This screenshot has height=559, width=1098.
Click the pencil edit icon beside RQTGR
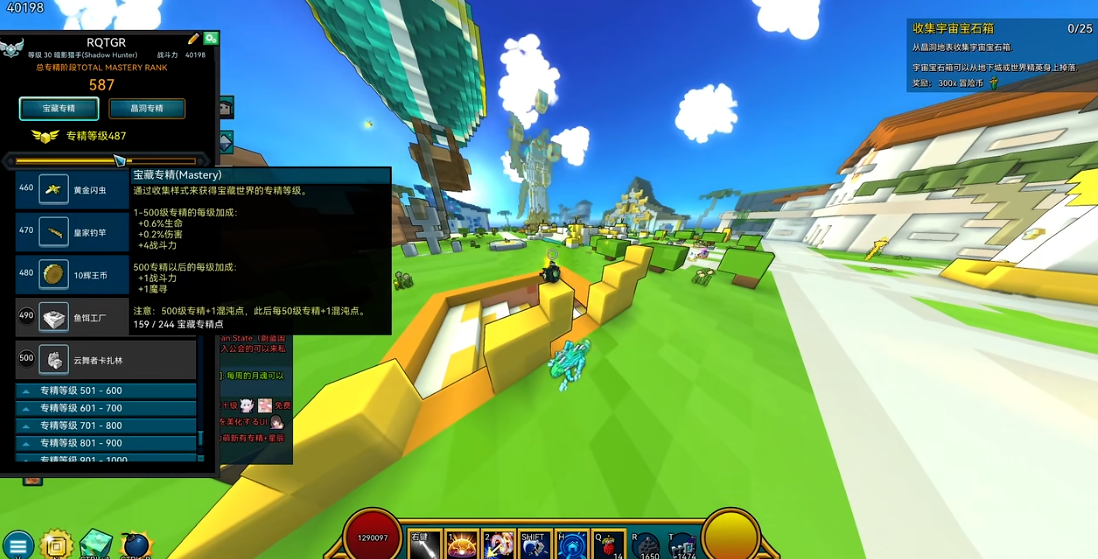click(x=193, y=40)
